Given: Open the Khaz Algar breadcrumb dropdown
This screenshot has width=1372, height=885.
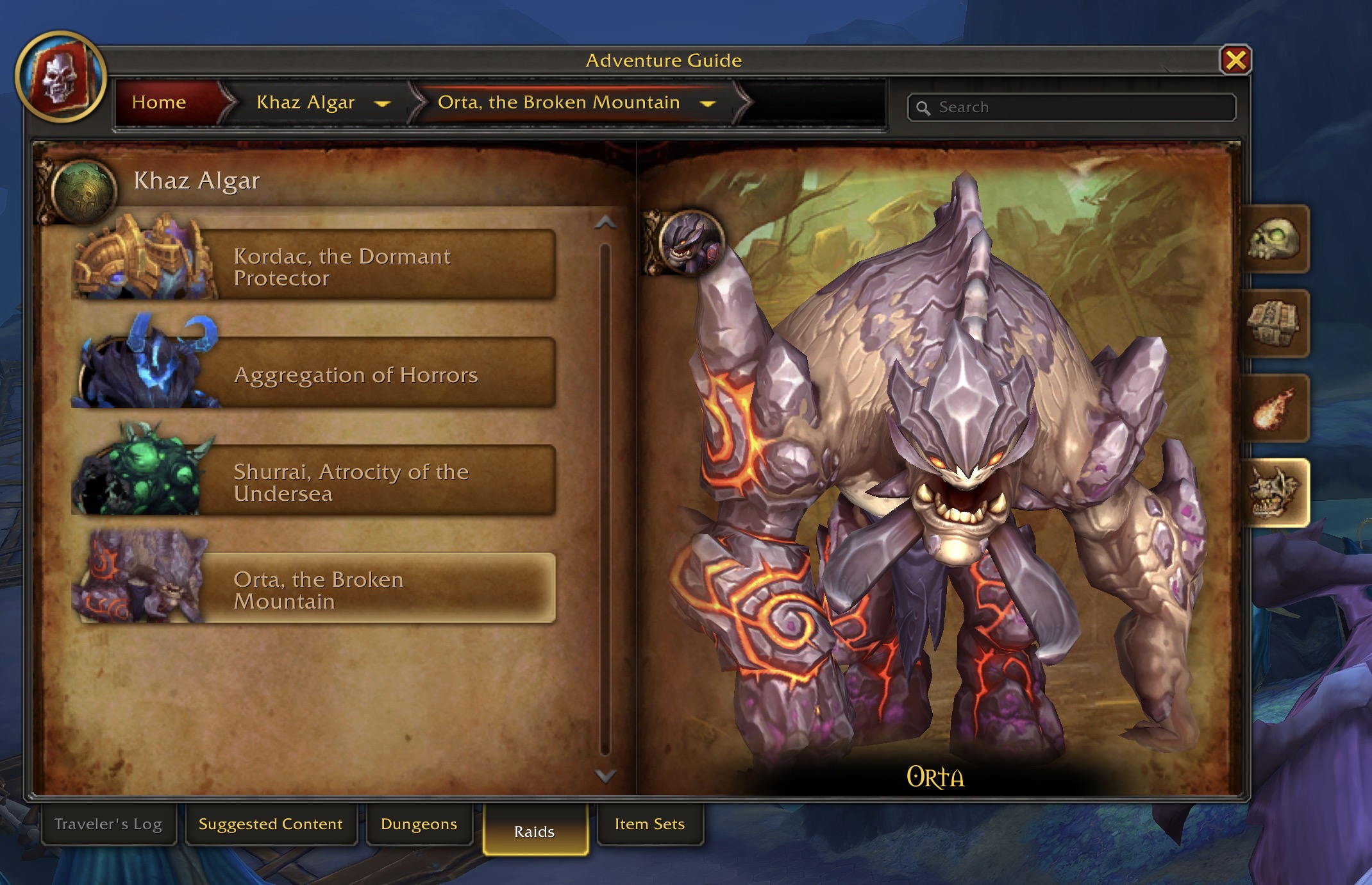Looking at the screenshot, I should [382, 104].
